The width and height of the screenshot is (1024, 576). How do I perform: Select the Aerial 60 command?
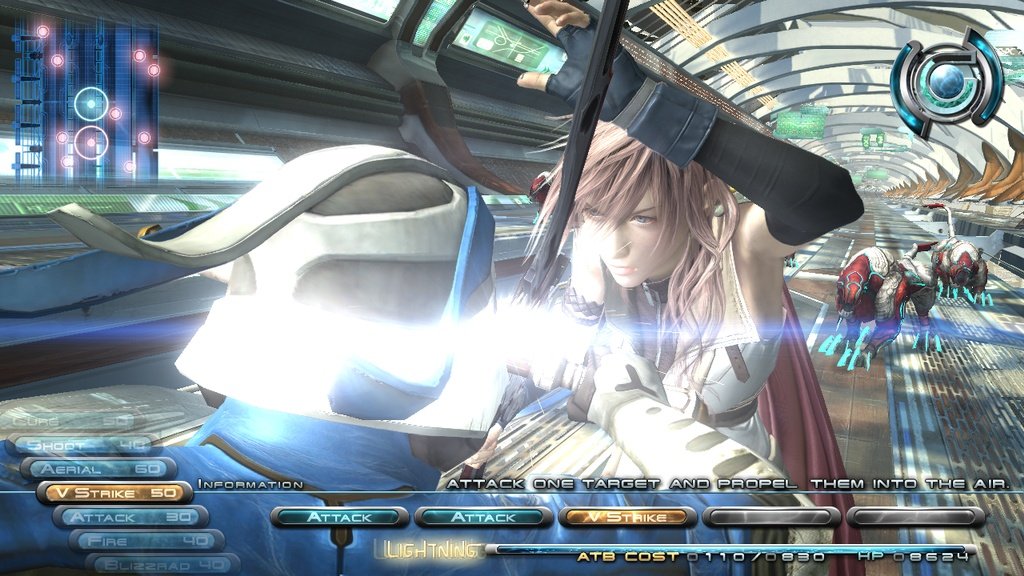tap(98, 469)
